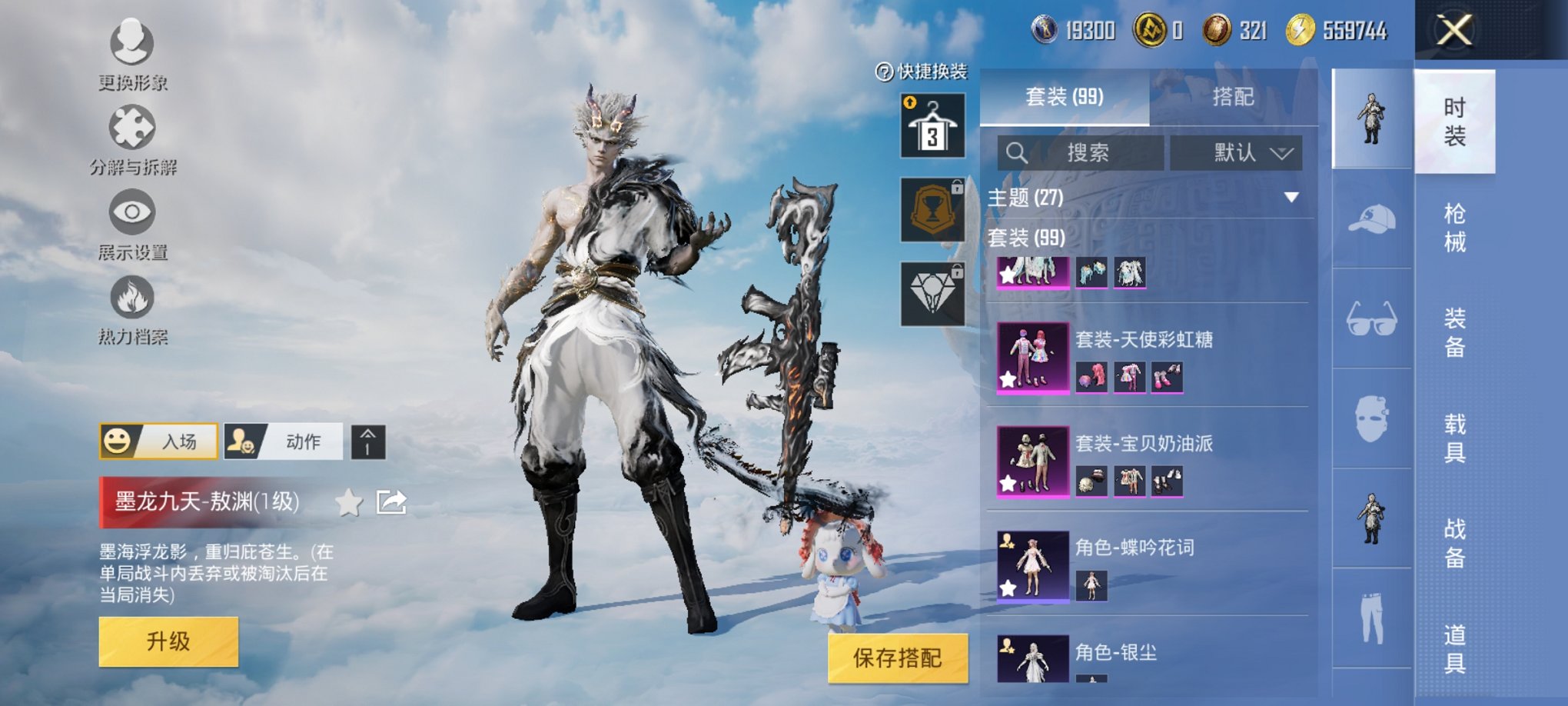Select the 入场 entrance button
Image resolution: width=1568 pixels, height=706 pixels.
pos(159,441)
